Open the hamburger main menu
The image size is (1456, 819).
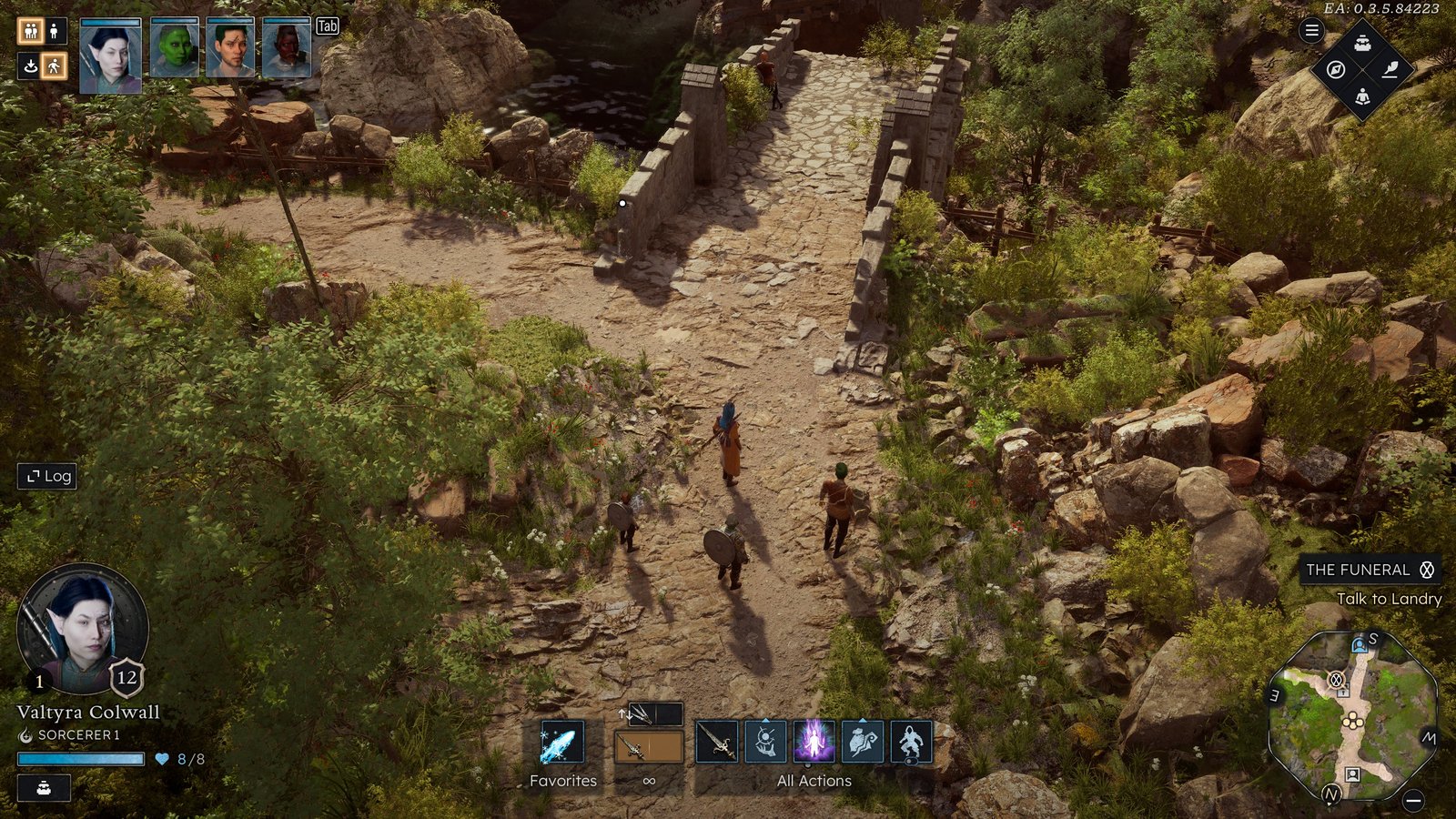tap(1311, 31)
